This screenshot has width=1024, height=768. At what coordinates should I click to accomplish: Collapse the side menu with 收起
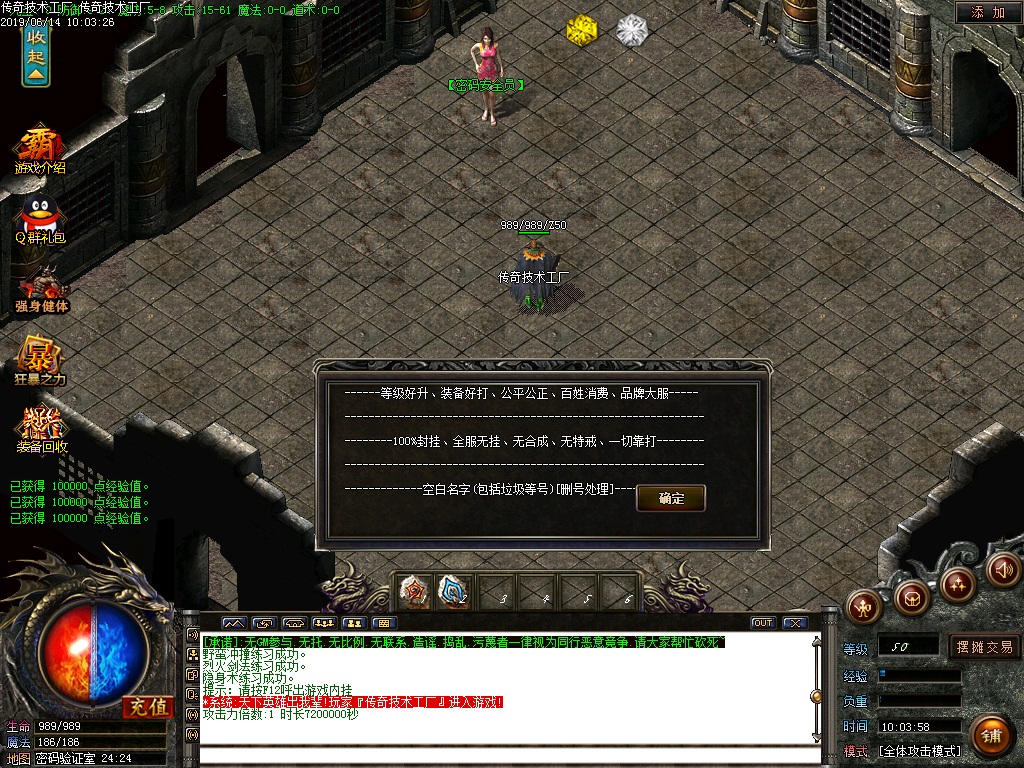(36, 53)
